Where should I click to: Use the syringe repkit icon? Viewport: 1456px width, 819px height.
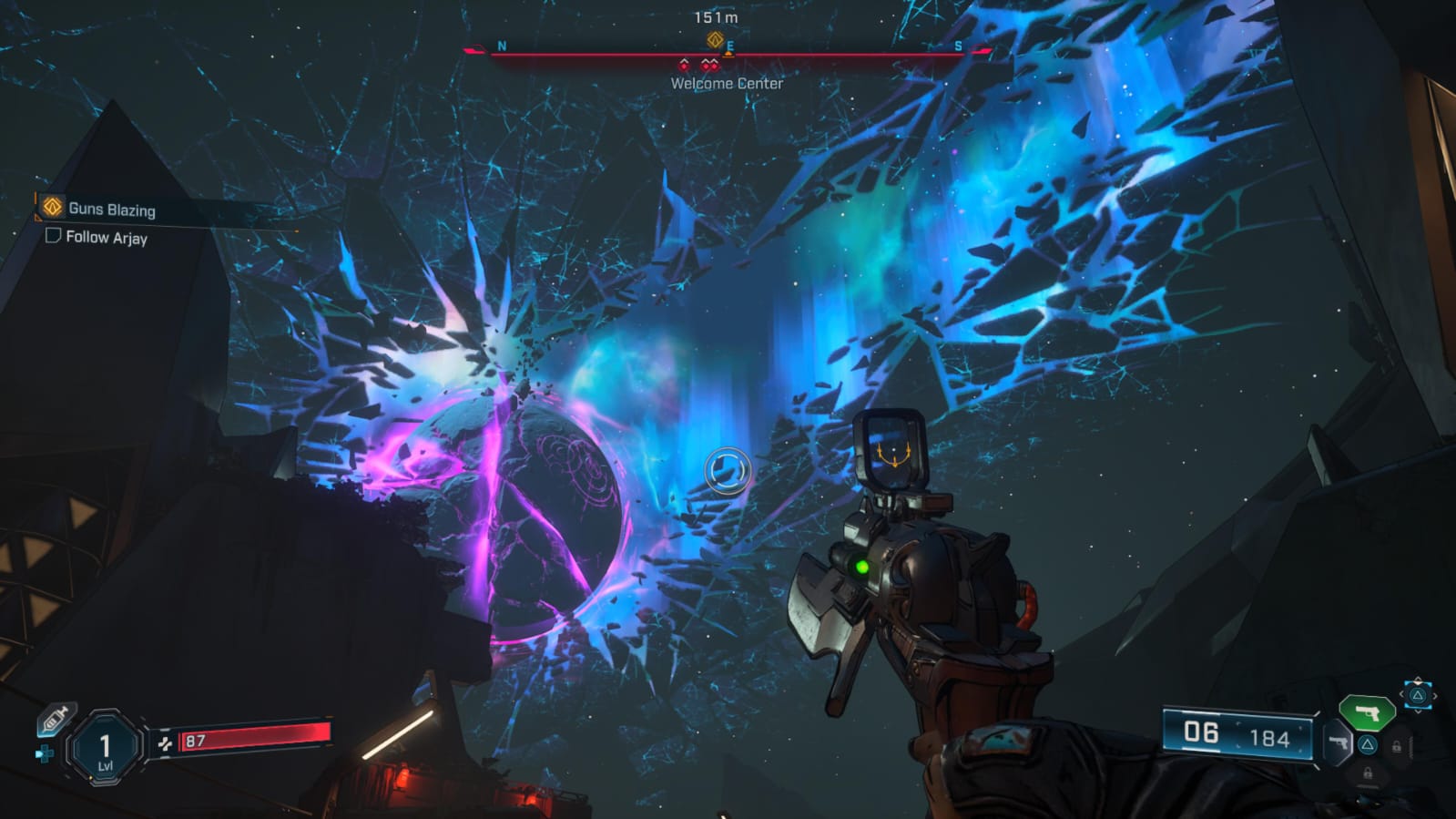tap(55, 720)
